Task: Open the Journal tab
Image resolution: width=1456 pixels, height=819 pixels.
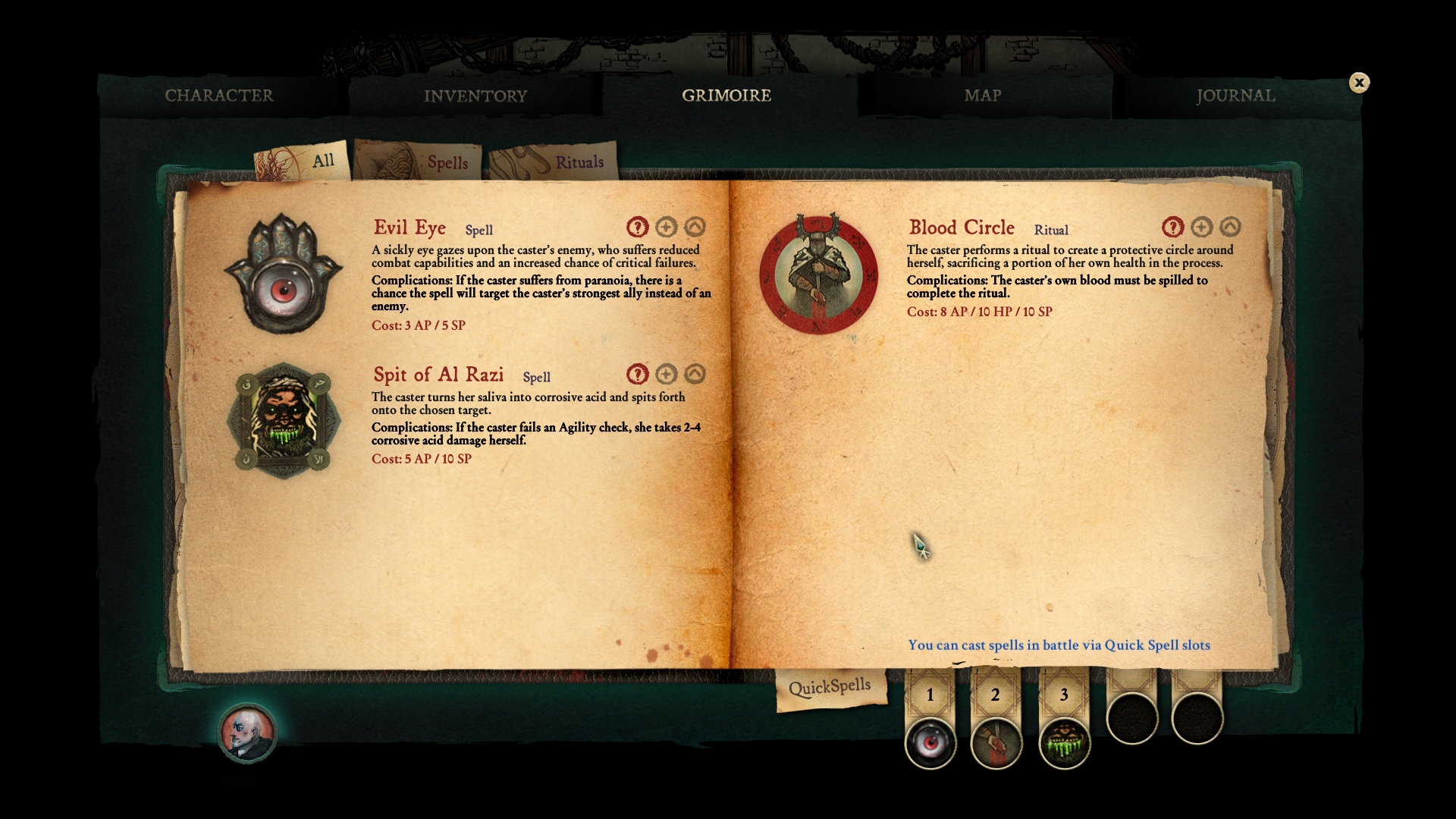Action: [x=1235, y=96]
